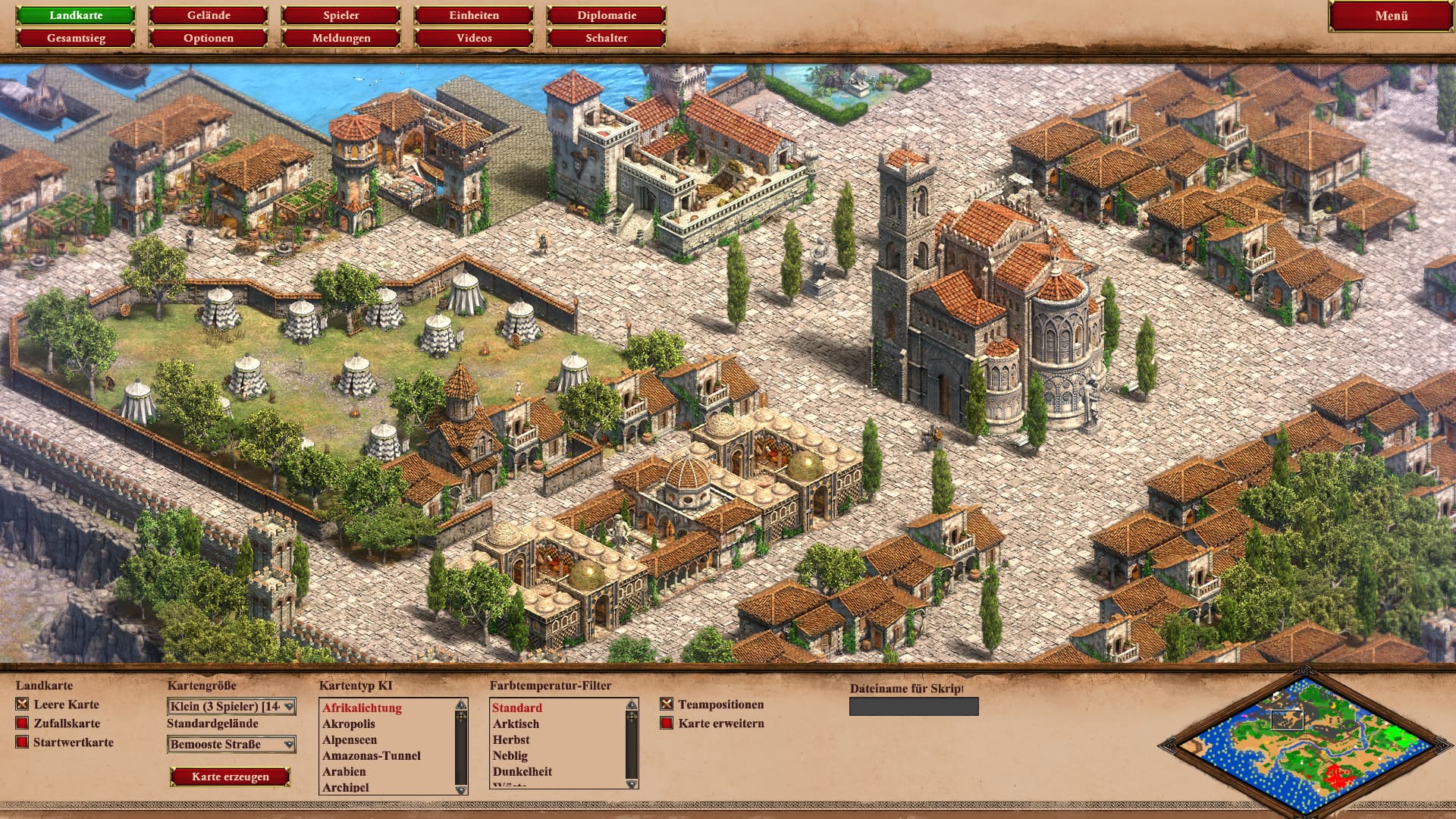Open the Kartengröße dropdown
Screen dimensions: 1456x819
tap(231, 707)
